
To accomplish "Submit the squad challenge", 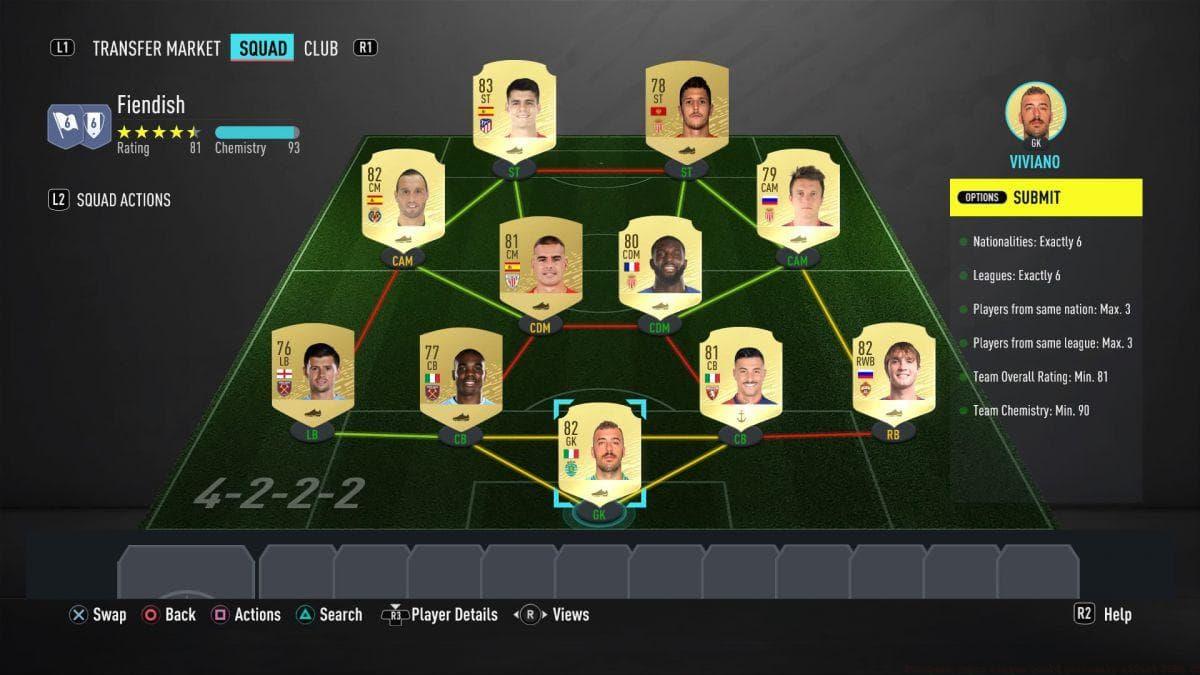I will (x=1045, y=198).
